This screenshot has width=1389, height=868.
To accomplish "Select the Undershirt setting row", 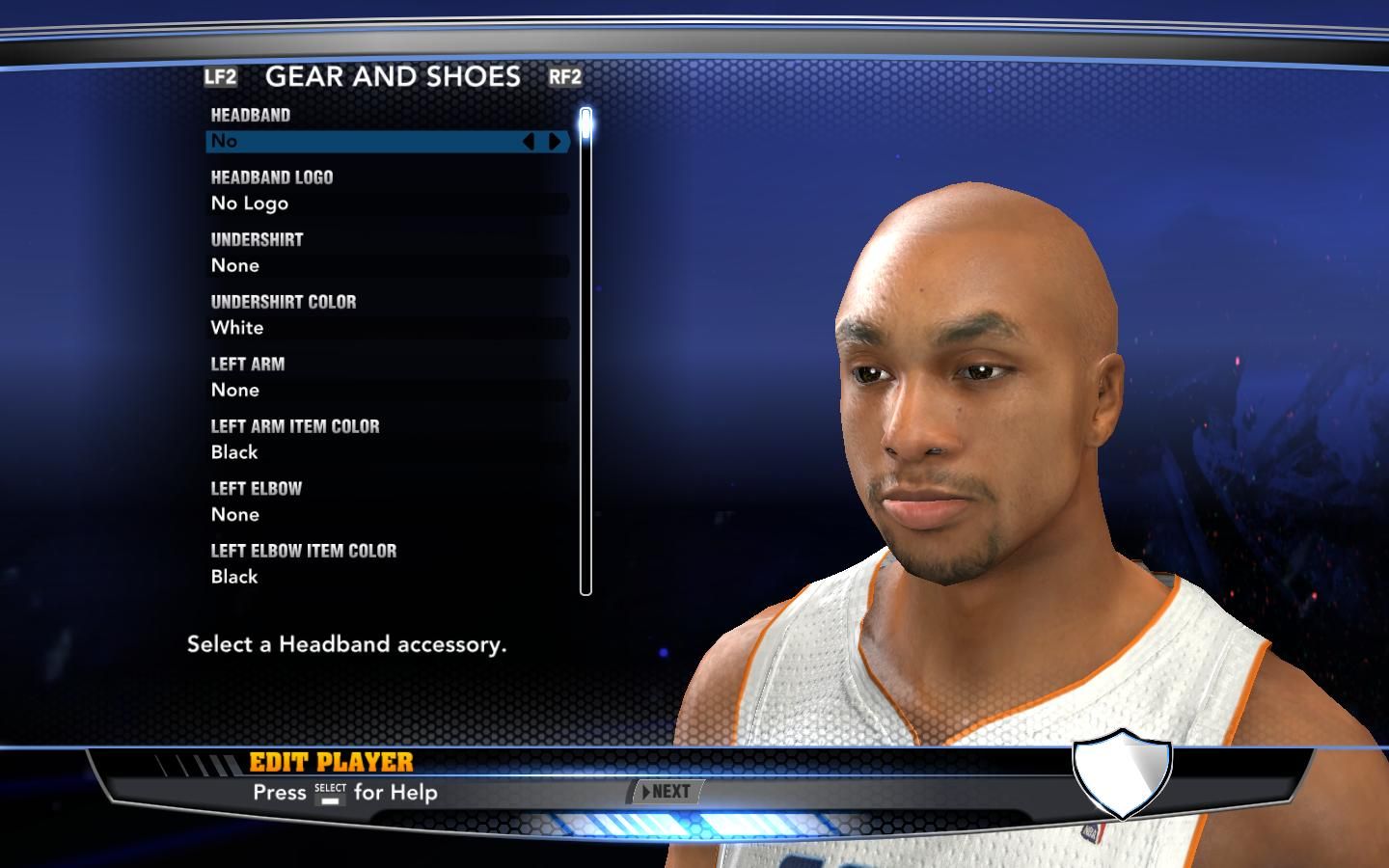I will [x=388, y=266].
